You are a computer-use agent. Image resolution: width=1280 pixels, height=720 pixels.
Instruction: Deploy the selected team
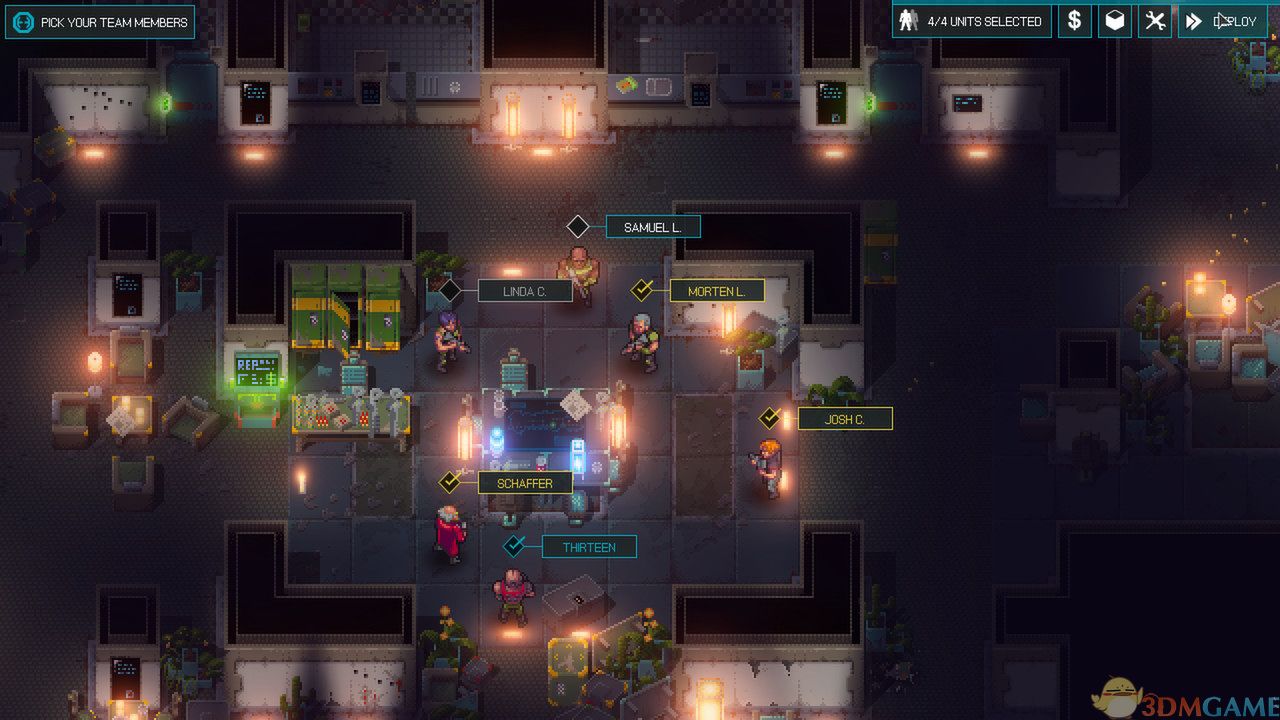tap(1222, 21)
